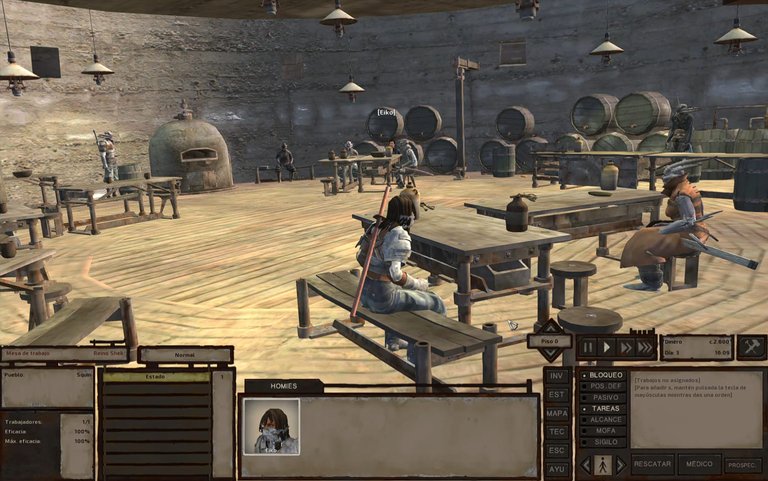Open the EST stats panel

557,395
